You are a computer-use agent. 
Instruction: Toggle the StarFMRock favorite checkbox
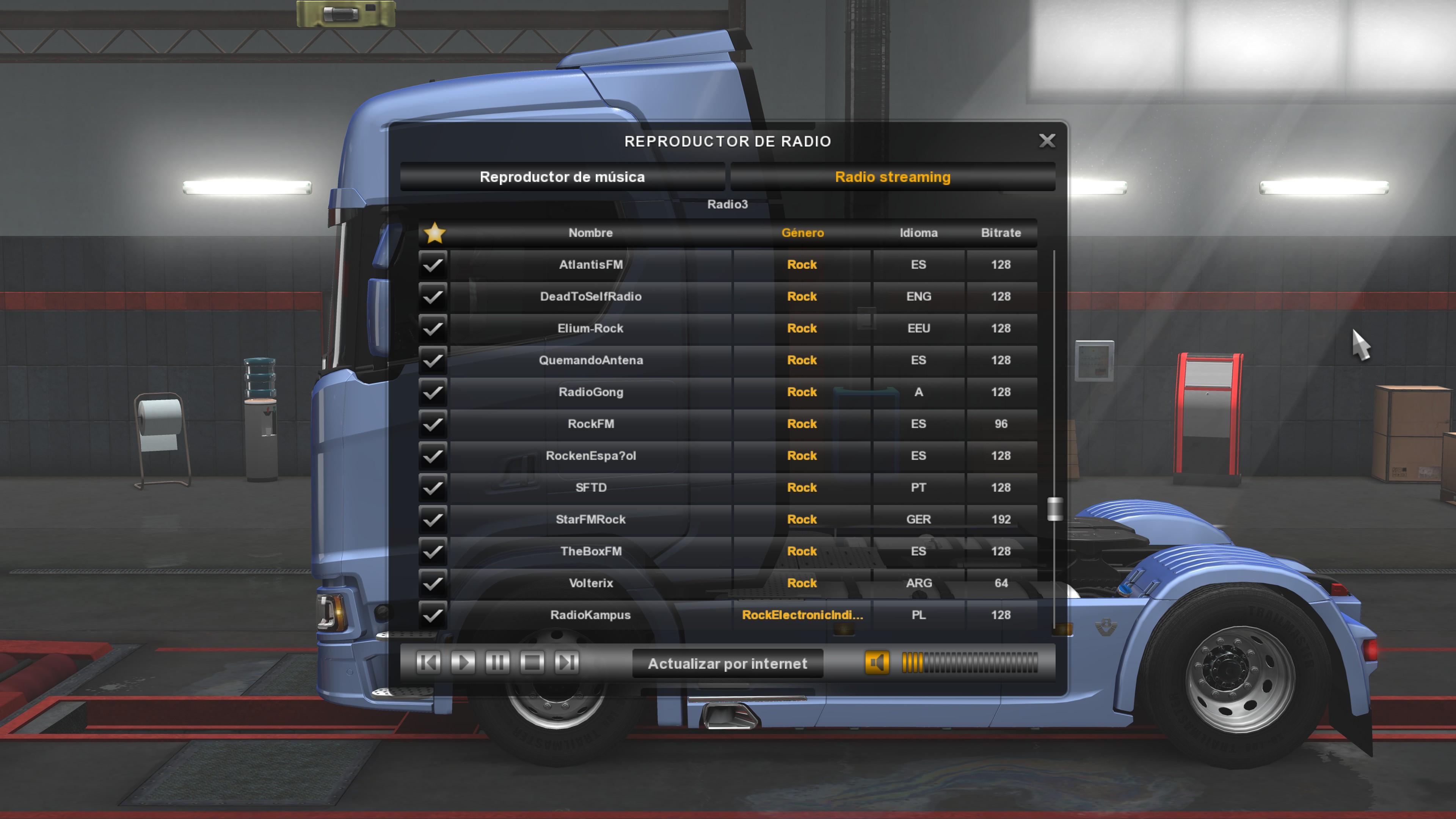[x=433, y=519]
